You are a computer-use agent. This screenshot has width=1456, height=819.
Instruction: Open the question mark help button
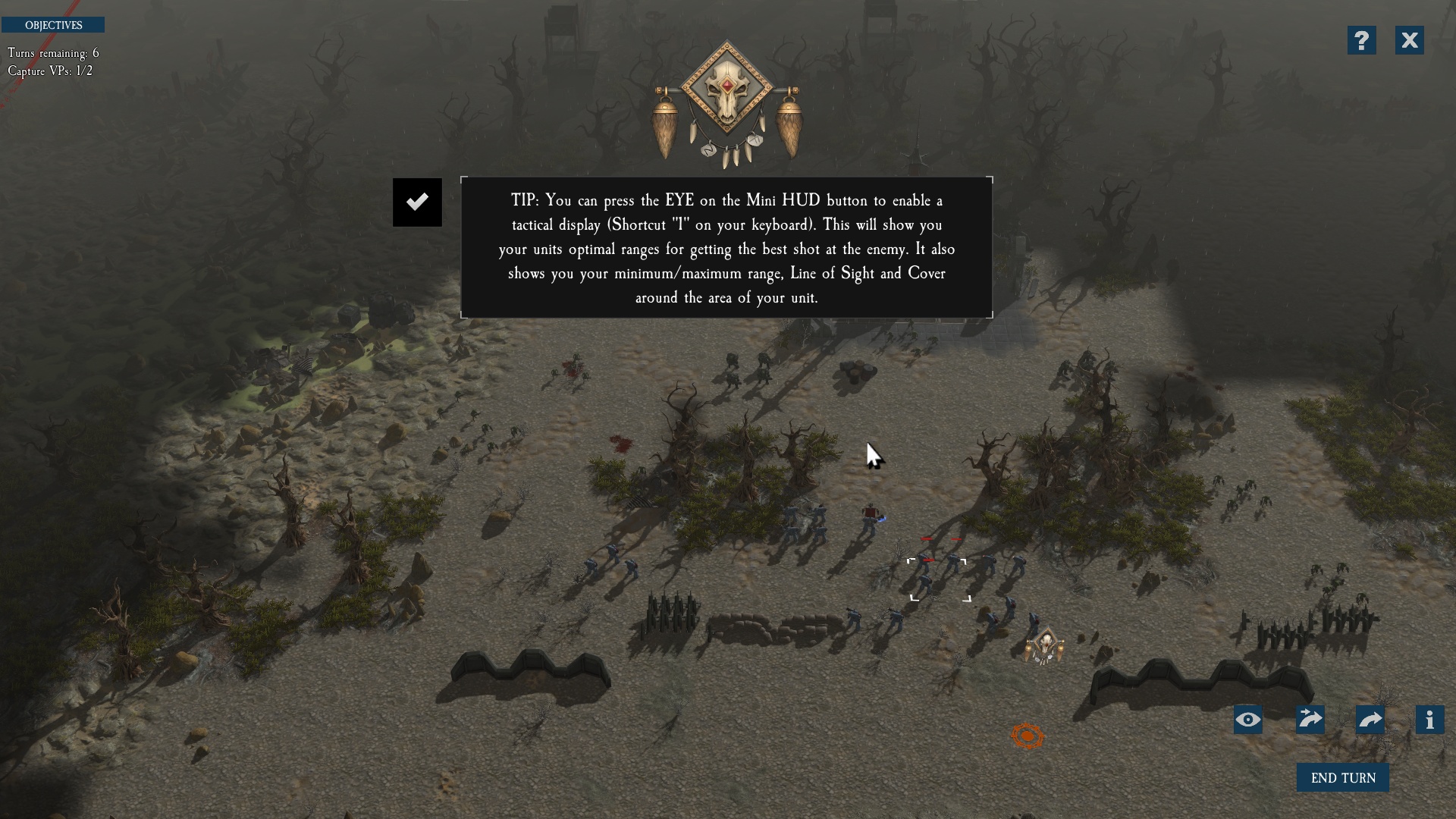(x=1361, y=40)
